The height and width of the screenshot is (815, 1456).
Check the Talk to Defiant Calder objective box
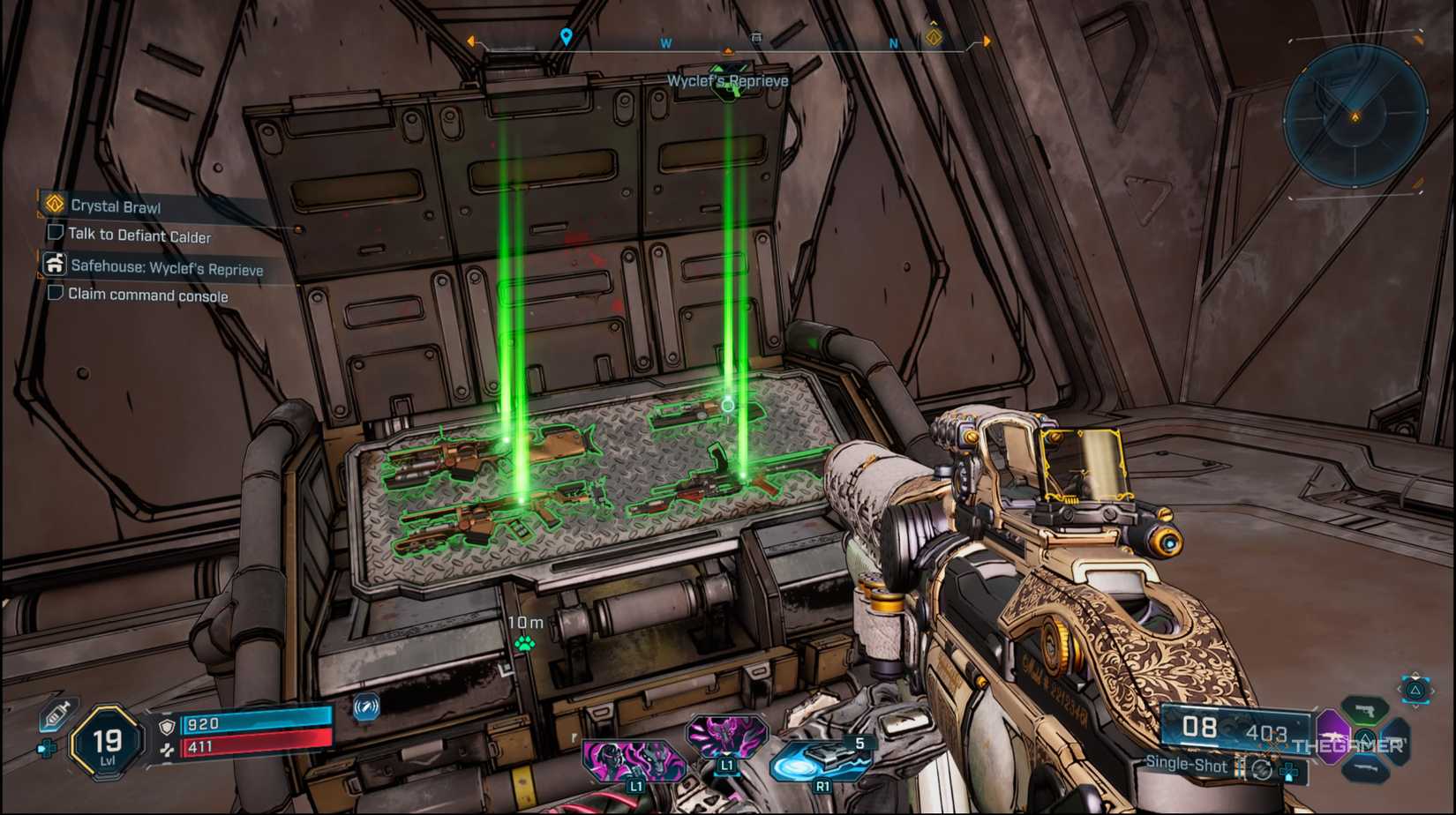click(x=56, y=234)
